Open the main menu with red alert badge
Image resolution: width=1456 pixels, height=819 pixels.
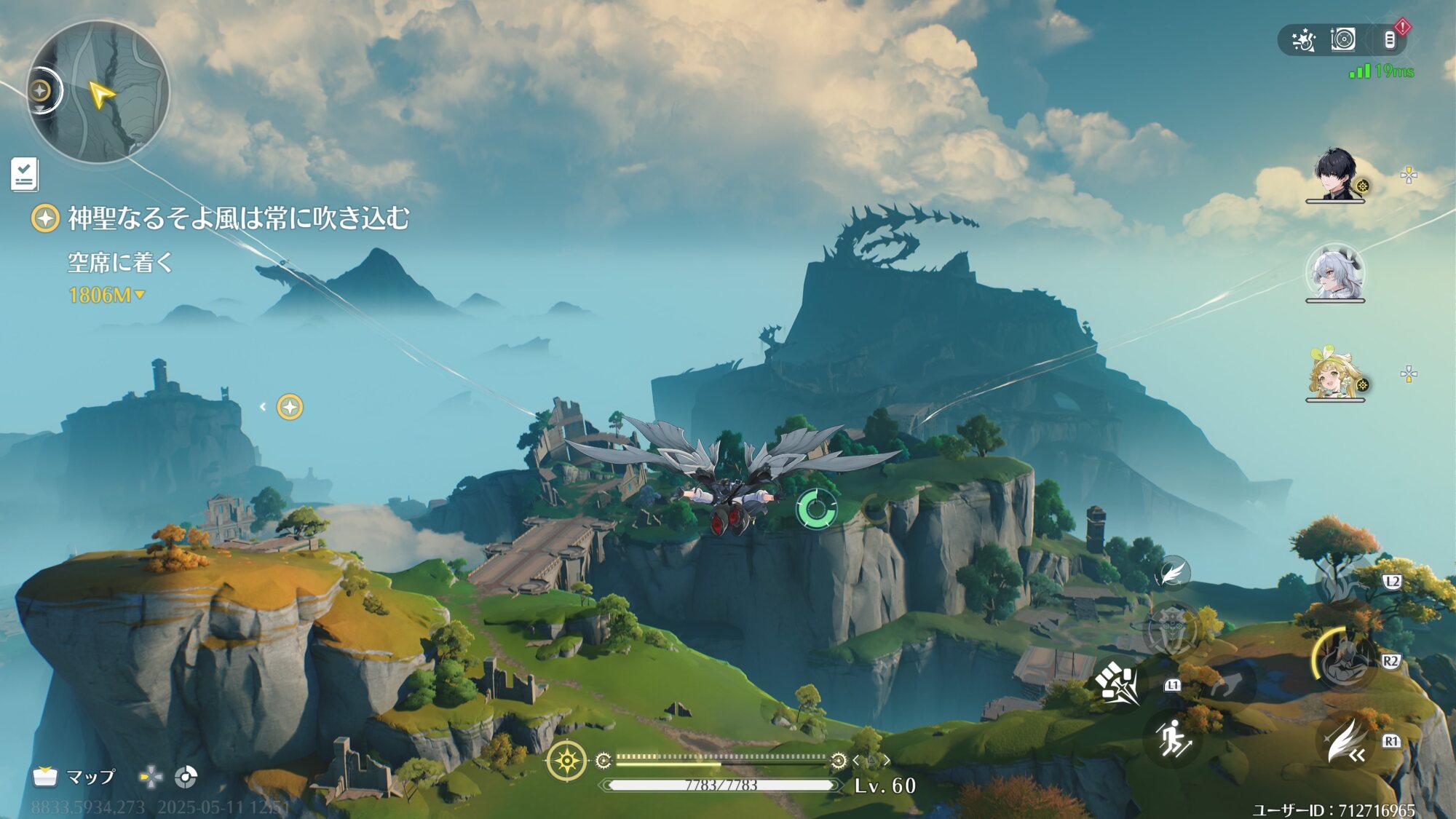1390,40
